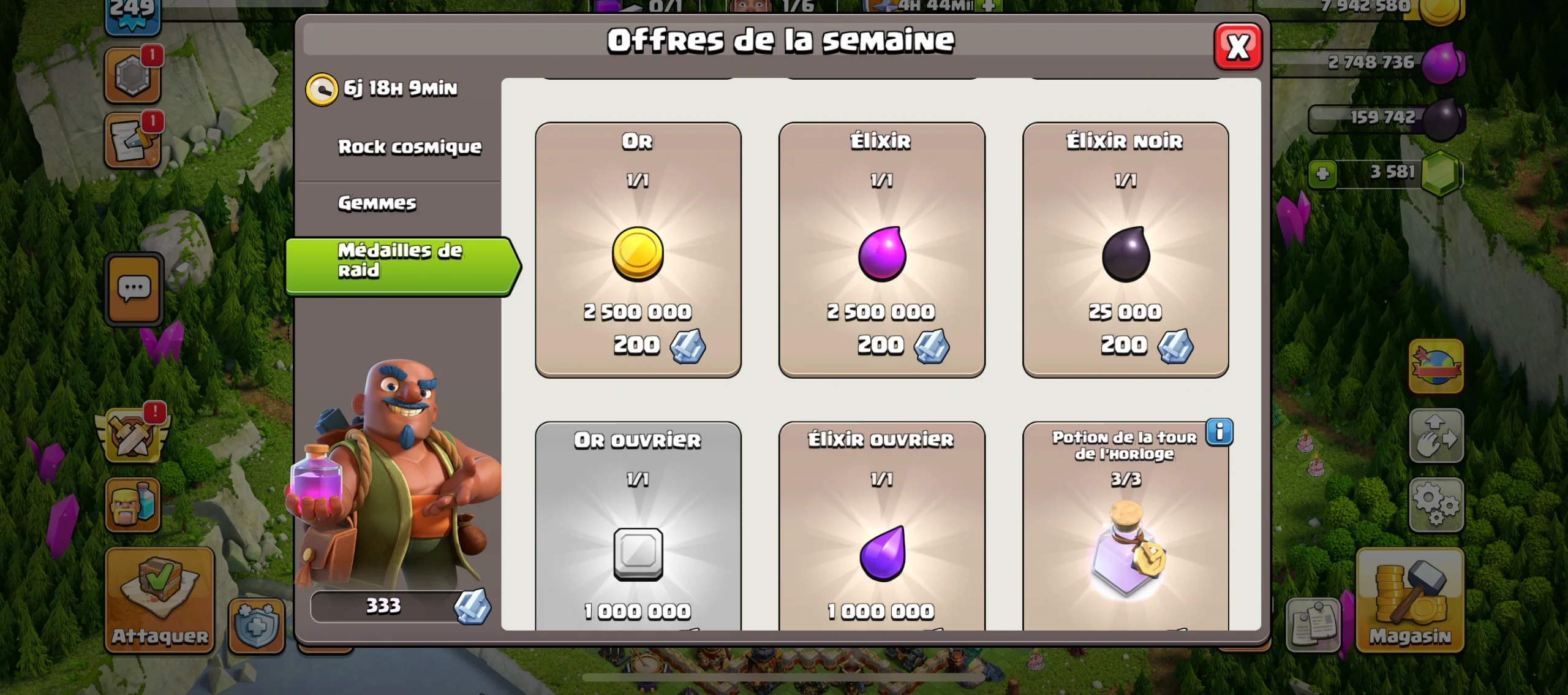Open the Clan Capital hexagon badge
This screenshot has height=695, width=1568.
tap(132, 75)
